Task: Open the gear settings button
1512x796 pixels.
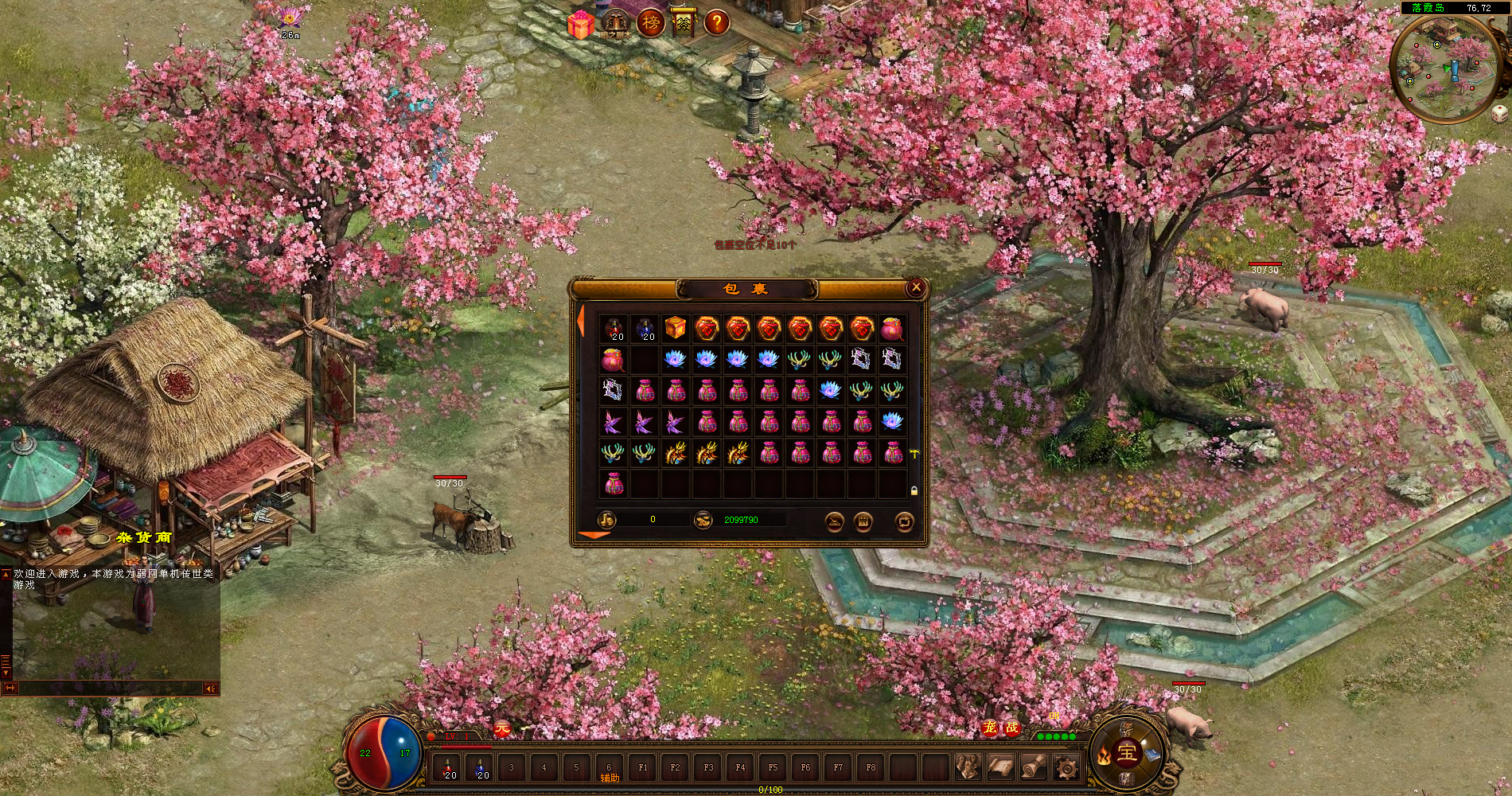Action: (1066, 768)
